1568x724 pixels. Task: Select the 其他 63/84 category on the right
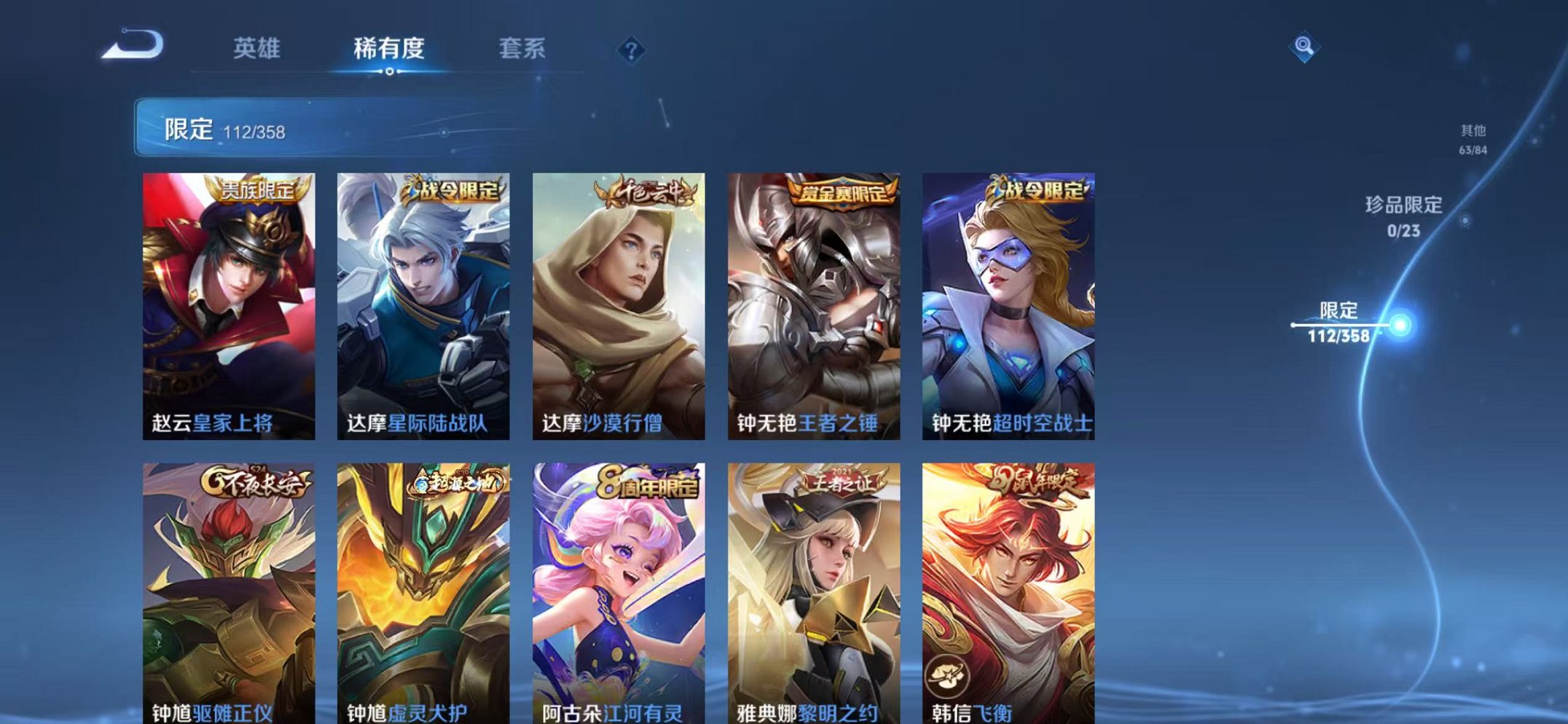[1473, 138]
